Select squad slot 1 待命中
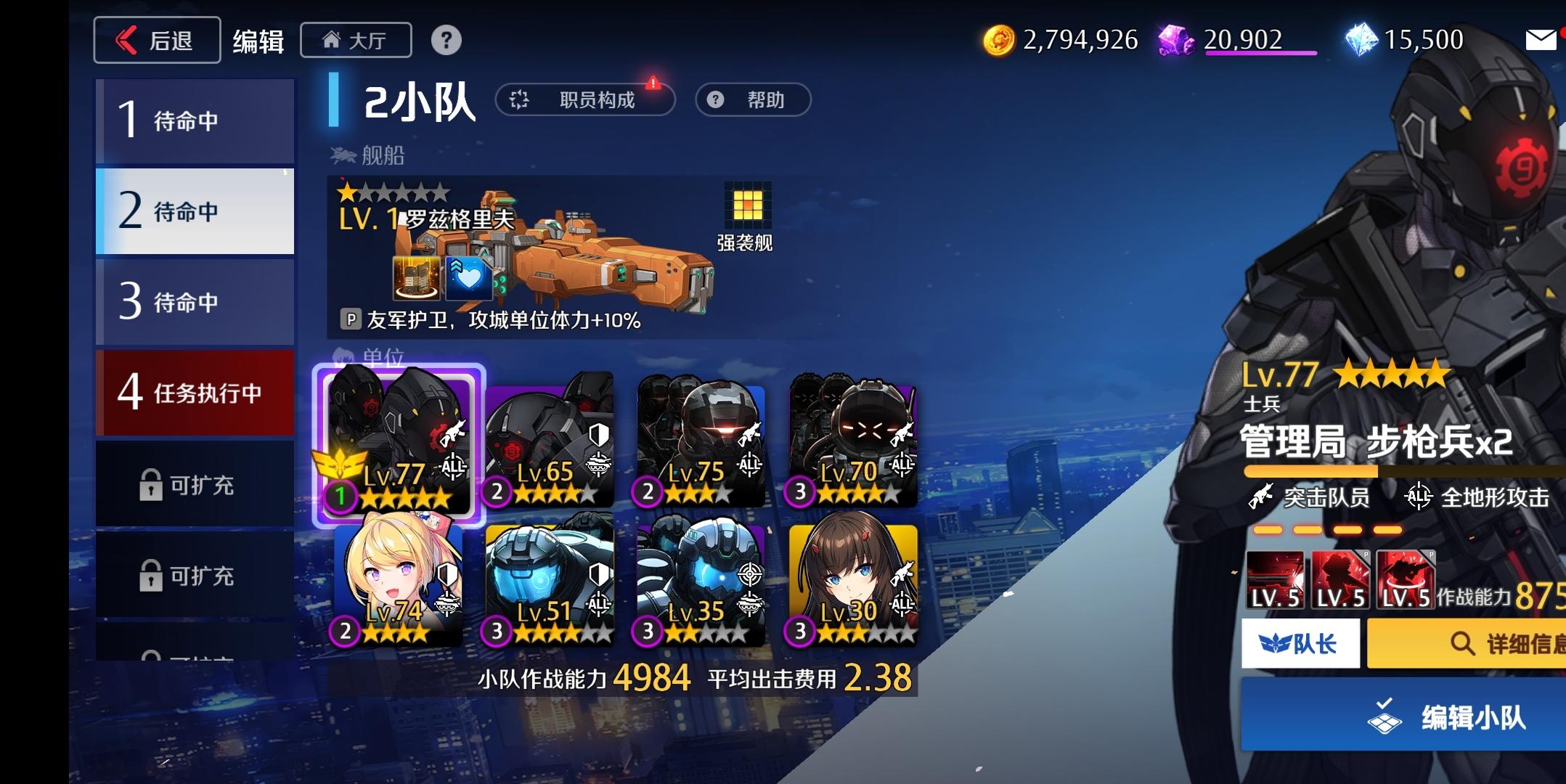1566x784 pixels. click(194, 121)
